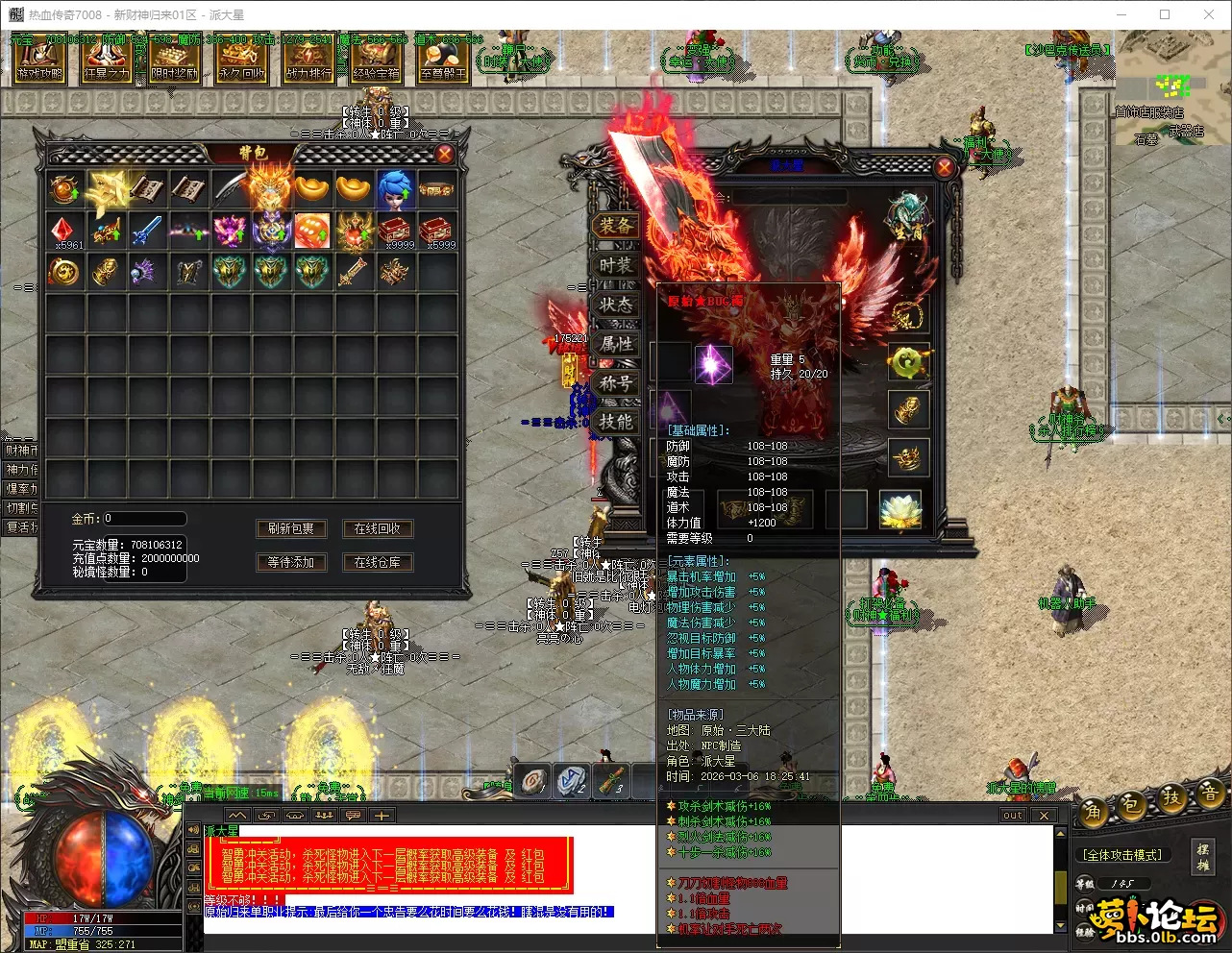This screenshot has width=1232, height=953.
Task: Open 战力排行 power ranking
Action: (x=308, y=60)
